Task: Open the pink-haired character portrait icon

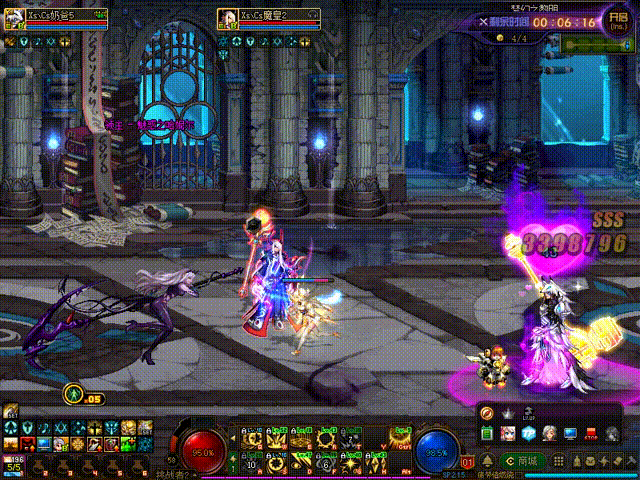Action: pyautogui.click(x=508, y=433)
